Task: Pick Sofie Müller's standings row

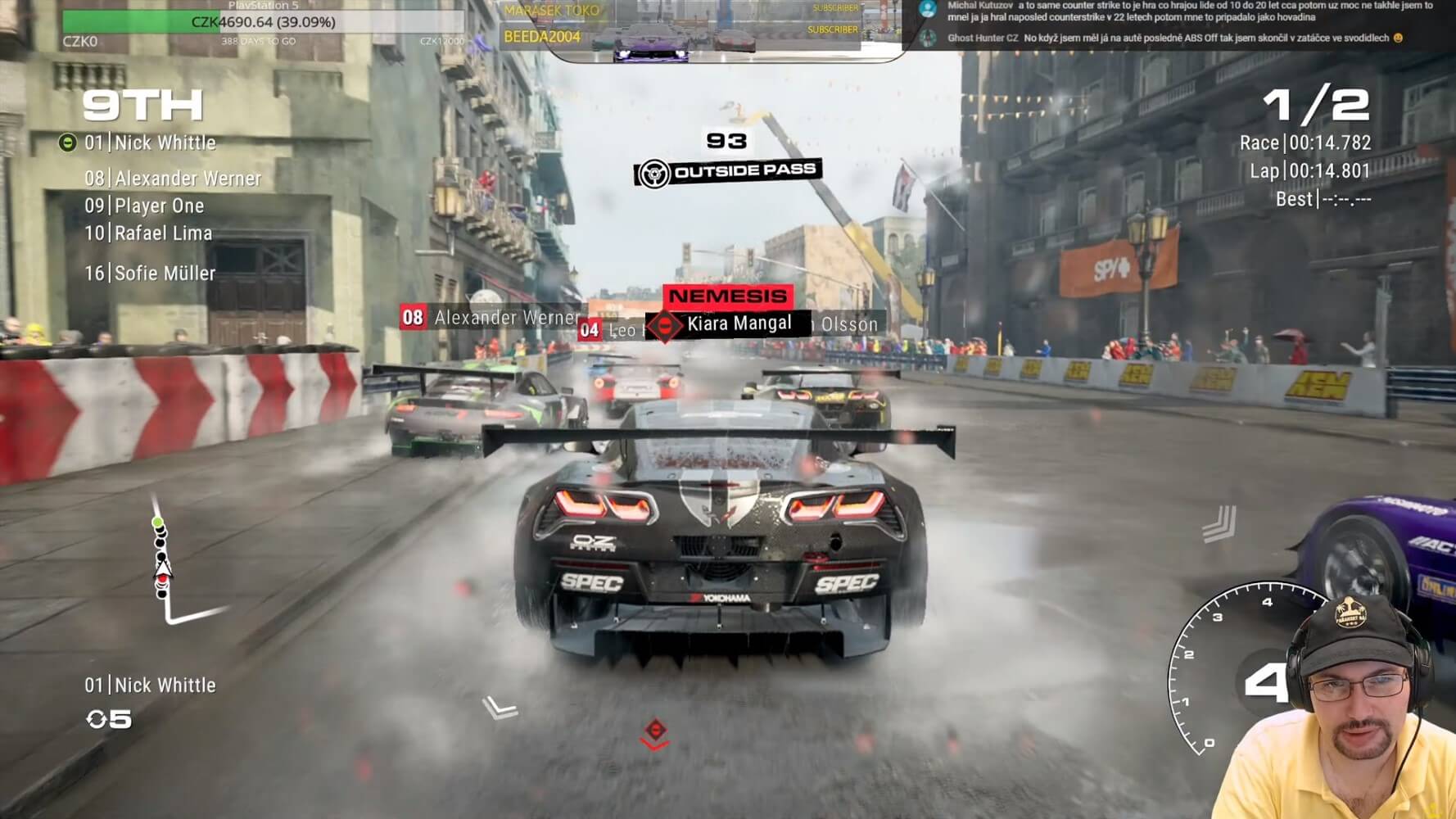Action: click(150, 274)
